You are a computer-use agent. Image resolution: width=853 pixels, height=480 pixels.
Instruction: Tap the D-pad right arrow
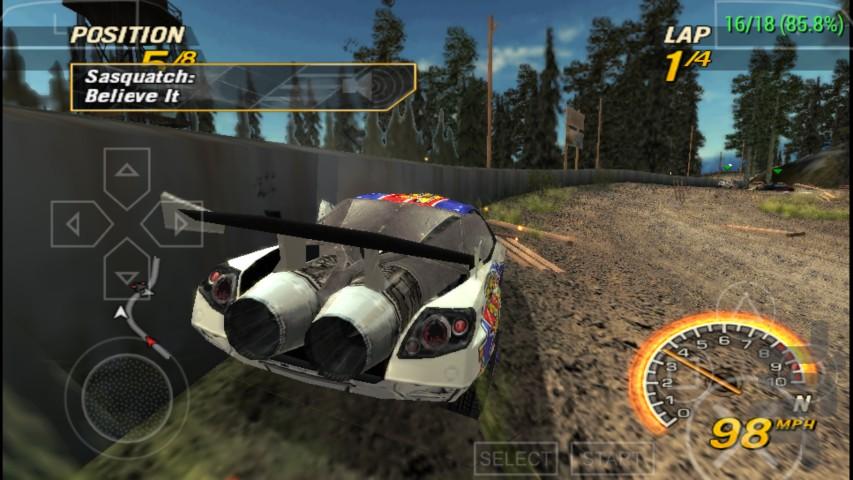pyautogui.click(x=178, y=224)
